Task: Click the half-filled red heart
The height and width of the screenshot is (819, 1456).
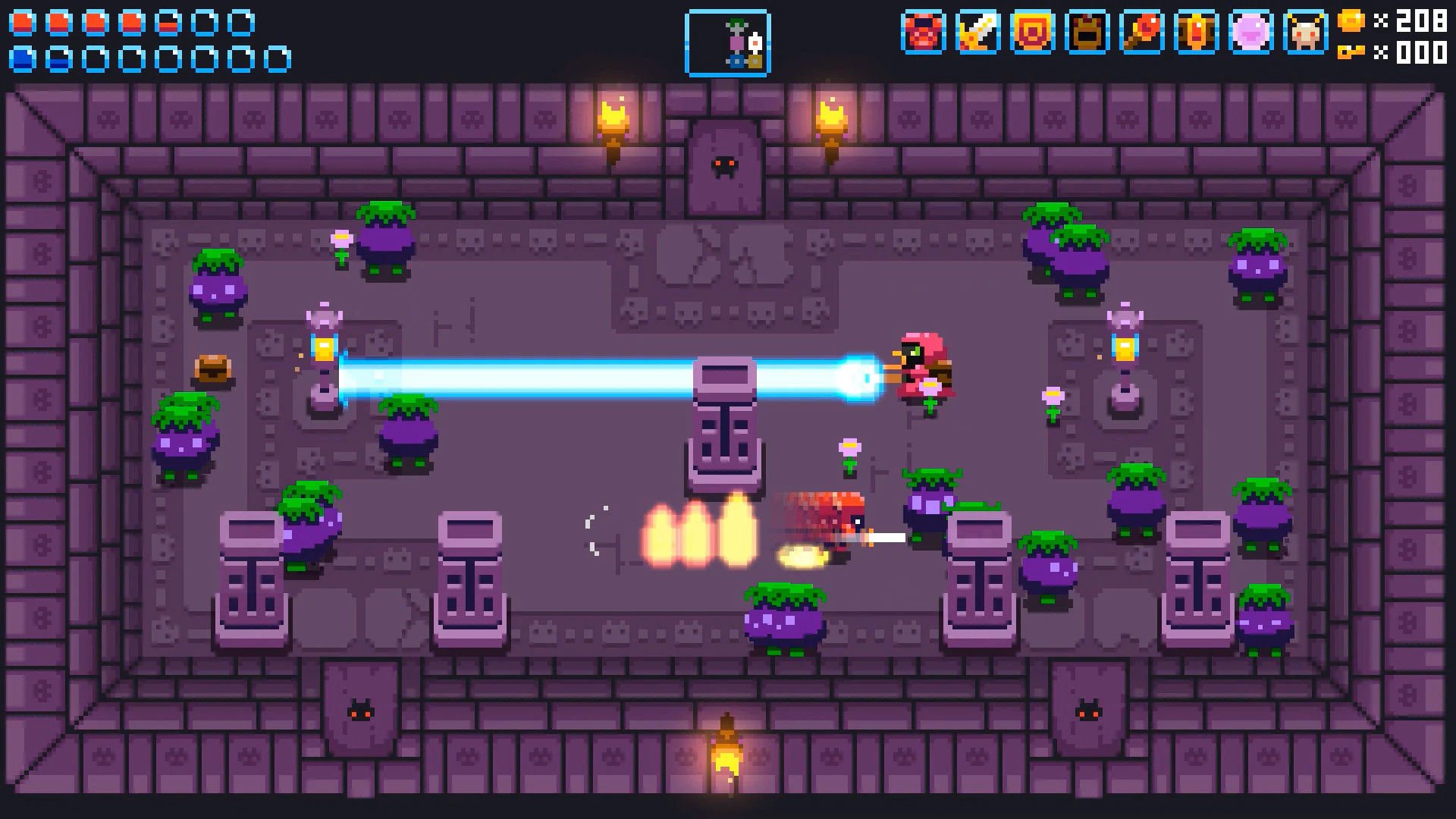Action: pyautogui.click(x=168, y=23)
